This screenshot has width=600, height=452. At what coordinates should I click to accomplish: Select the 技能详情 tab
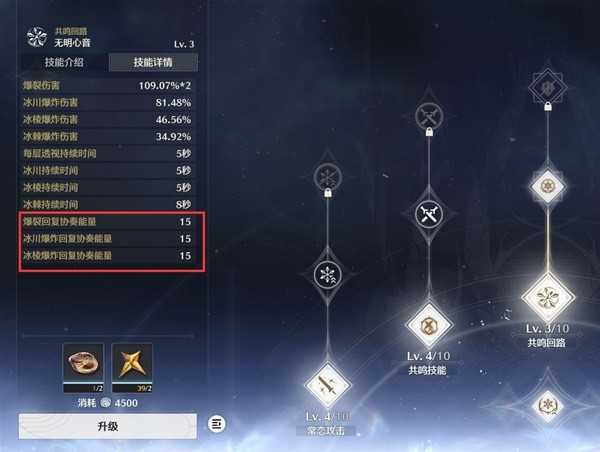(152, 62)
